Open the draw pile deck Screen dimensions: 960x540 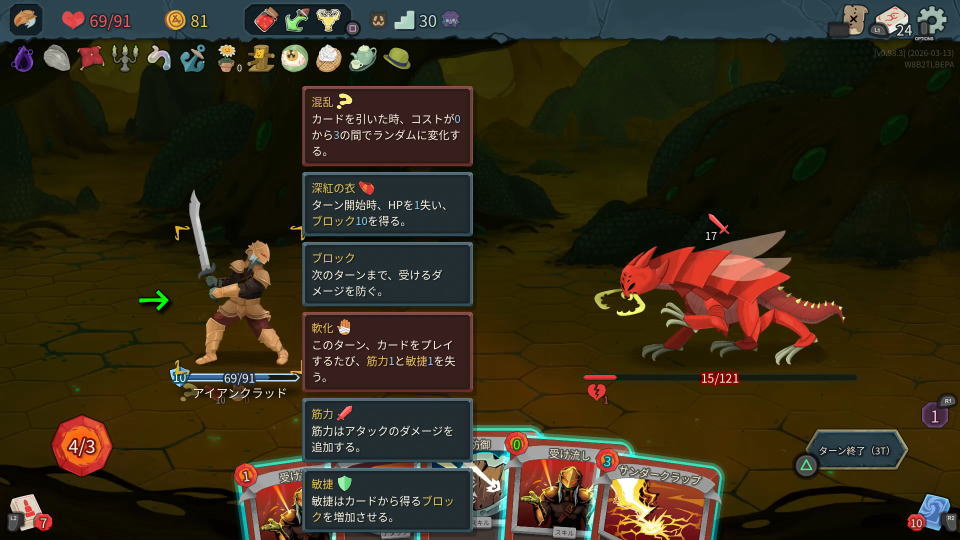tap(28, 511)
